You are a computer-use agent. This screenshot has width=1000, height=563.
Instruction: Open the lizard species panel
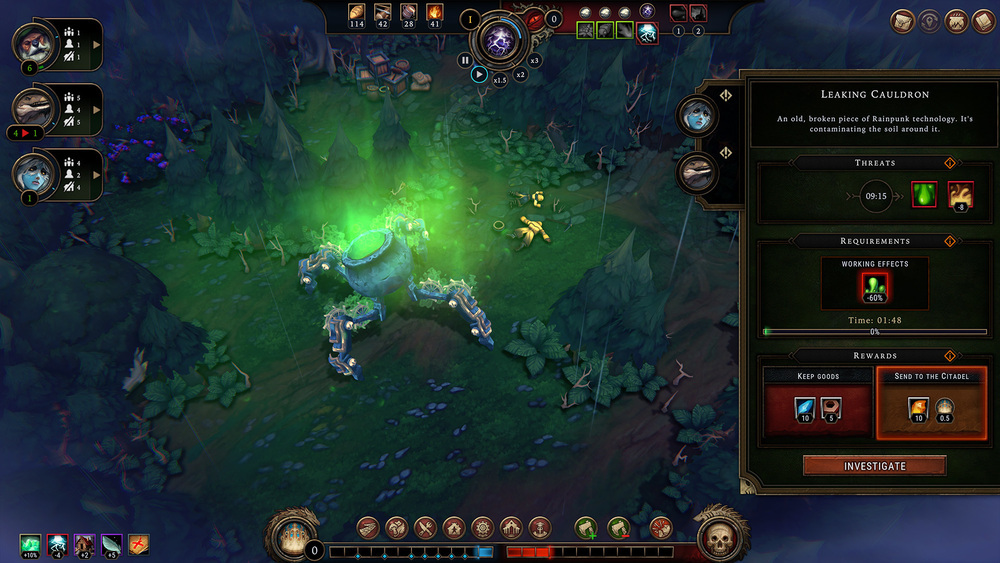coord(32,107)
